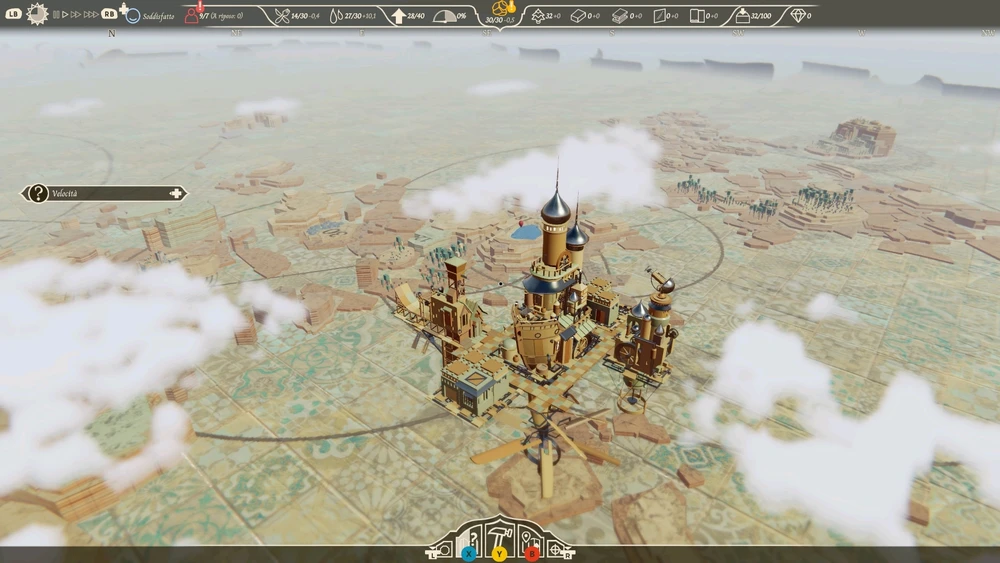This screenshot has height=563, width=1000.
Task: Set the game to normal play speed
Action: (x=67, y=15)
